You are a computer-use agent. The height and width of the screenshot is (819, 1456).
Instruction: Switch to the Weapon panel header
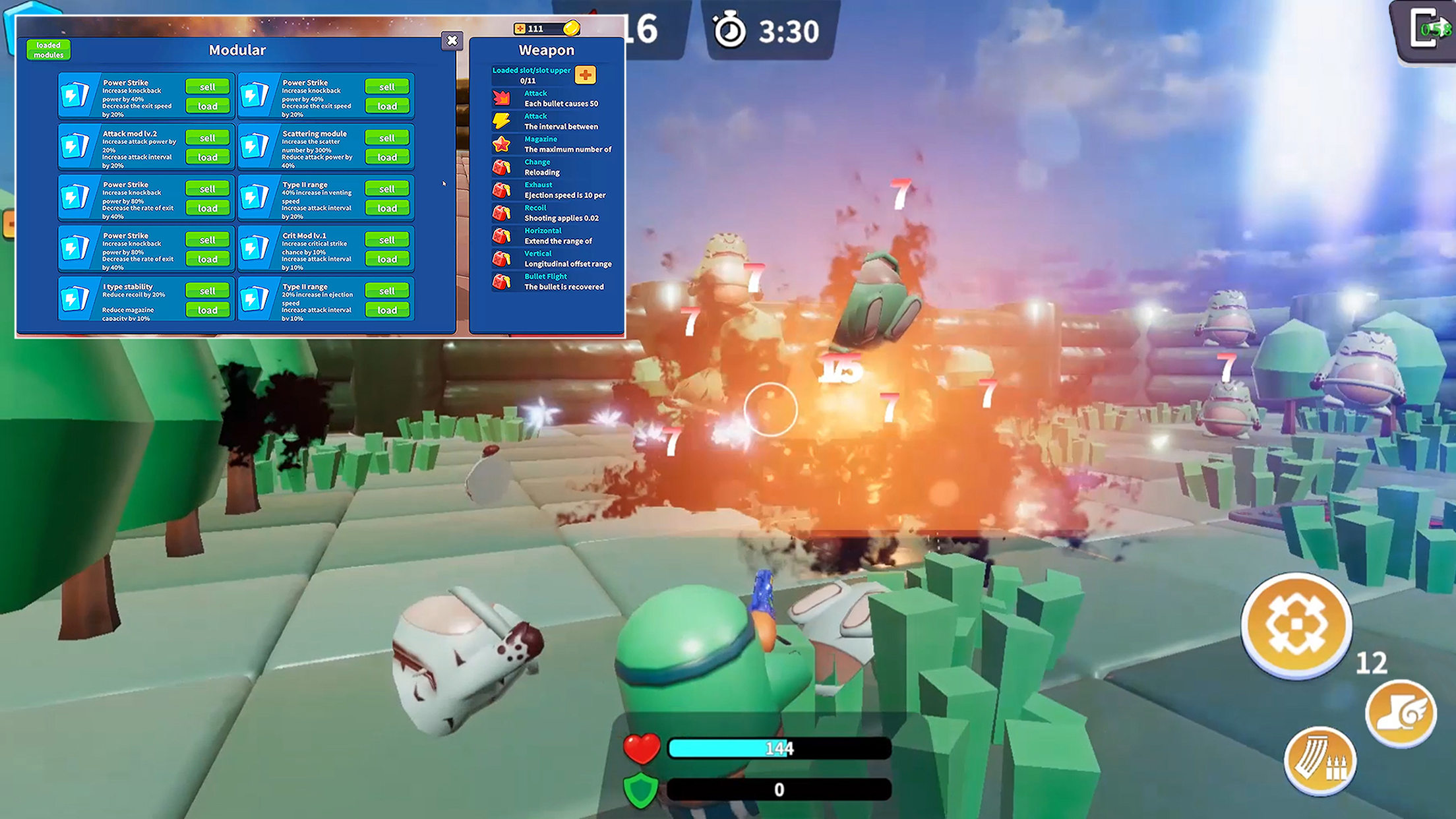[x=546, y=49]
